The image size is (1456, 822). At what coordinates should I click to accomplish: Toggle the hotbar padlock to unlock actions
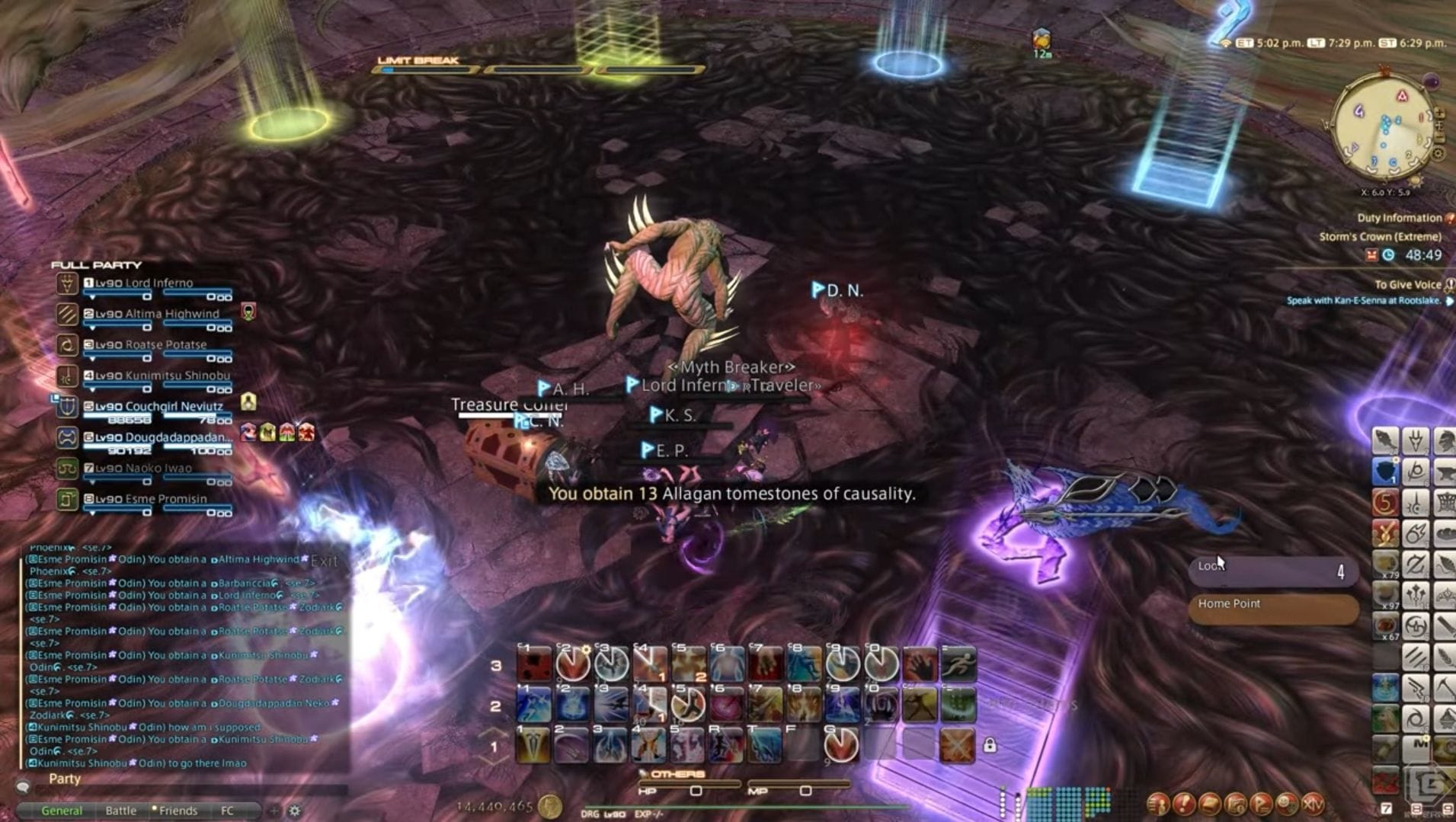point(990,746)
